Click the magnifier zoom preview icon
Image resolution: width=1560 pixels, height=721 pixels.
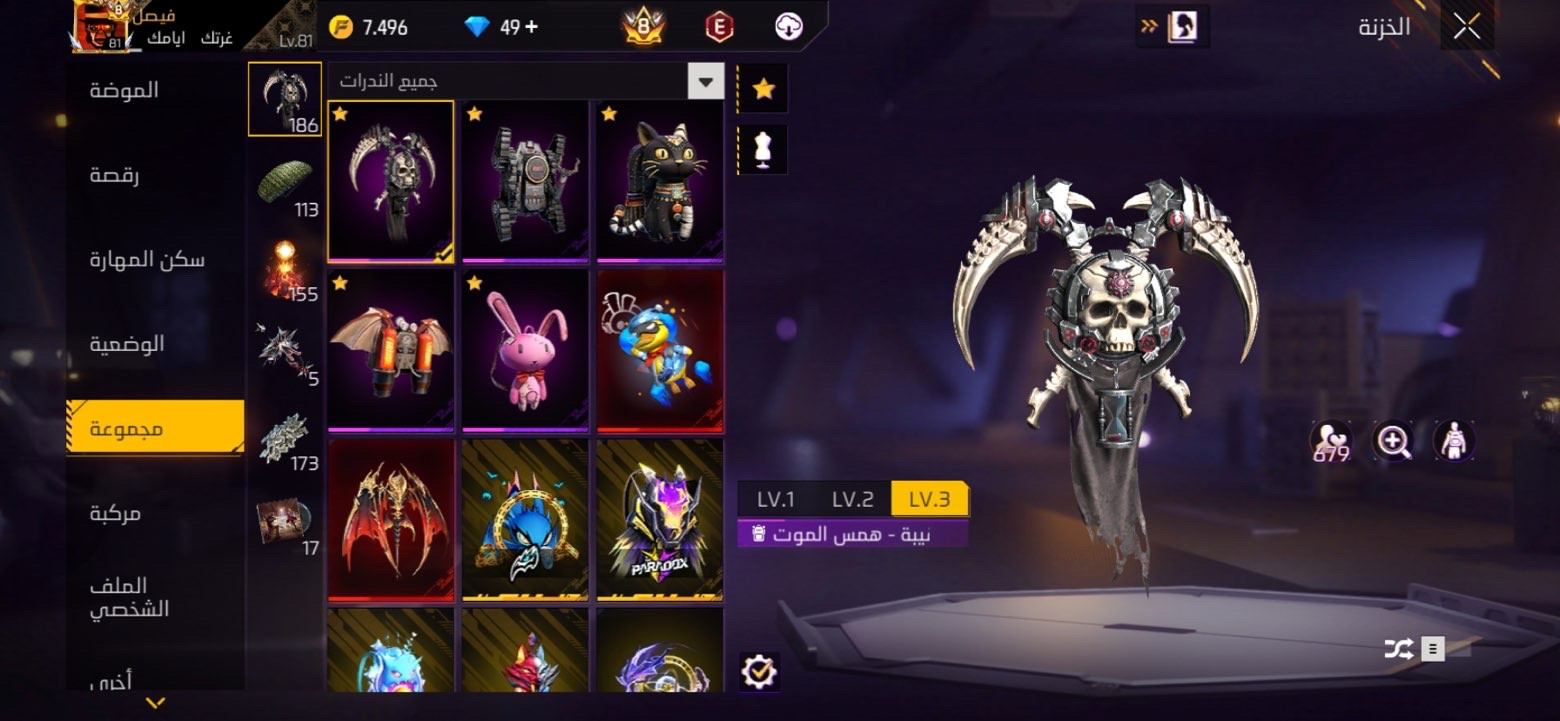pyautogui.click(x=1392, y=440)
